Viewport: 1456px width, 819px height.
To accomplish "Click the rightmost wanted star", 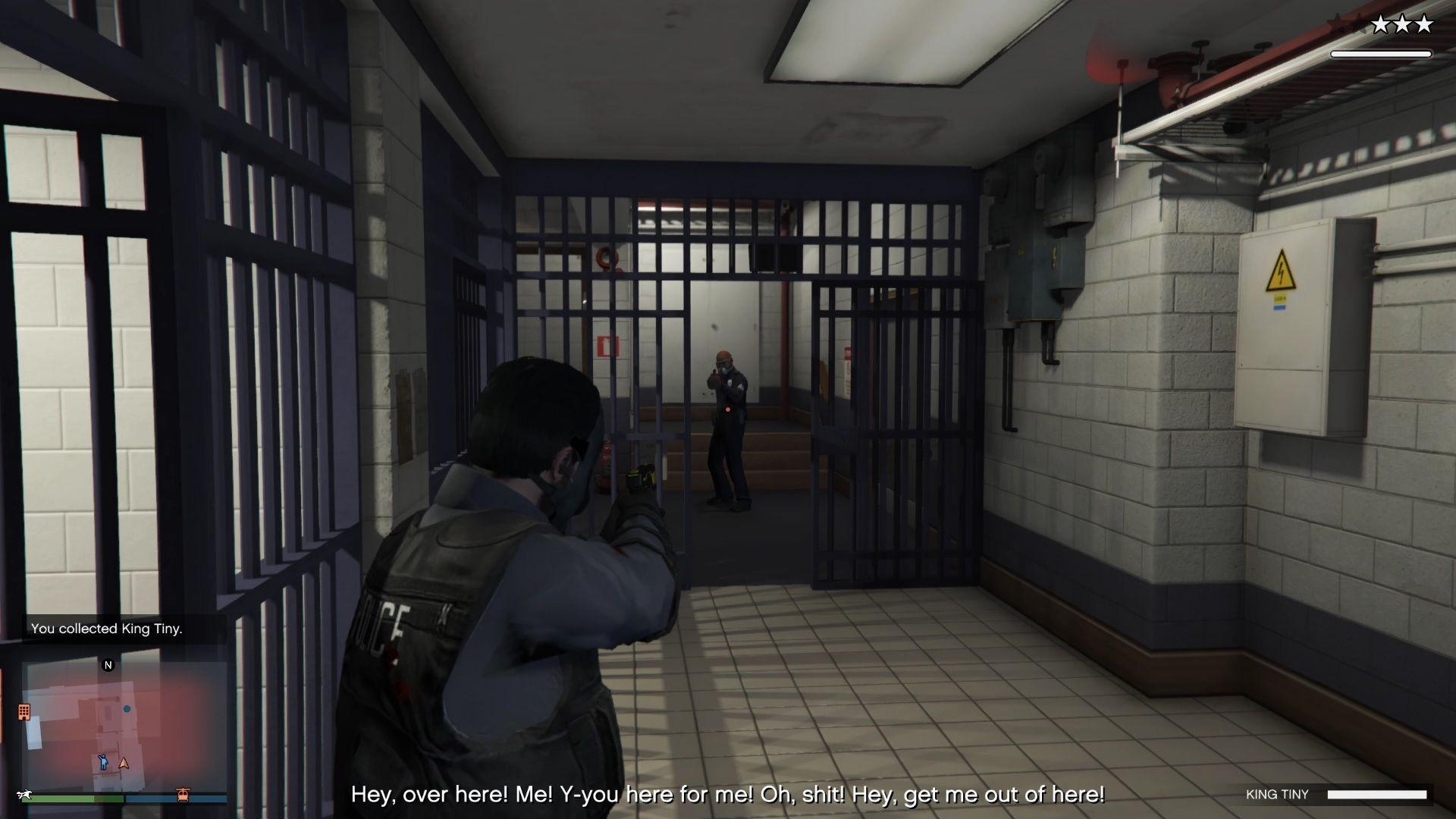I will tap(1423, 24).
